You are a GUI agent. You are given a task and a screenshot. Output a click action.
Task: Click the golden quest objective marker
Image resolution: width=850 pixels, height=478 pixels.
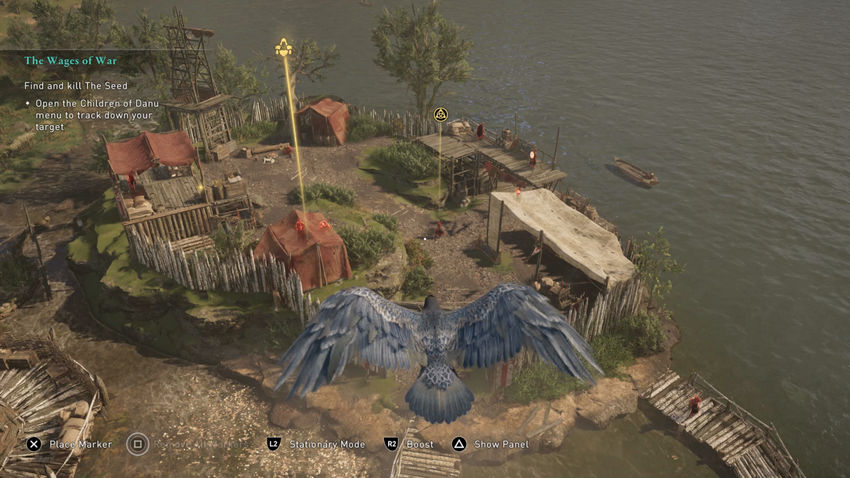(284, 48)
